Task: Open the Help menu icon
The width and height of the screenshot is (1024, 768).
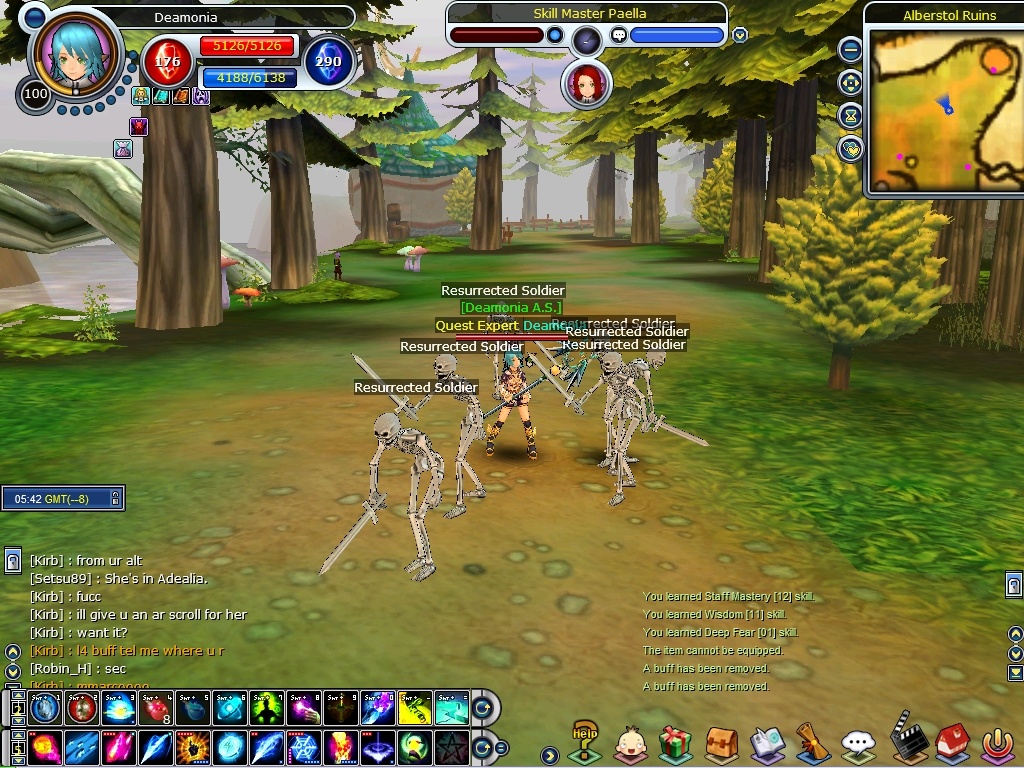Action: click(584, 742)
